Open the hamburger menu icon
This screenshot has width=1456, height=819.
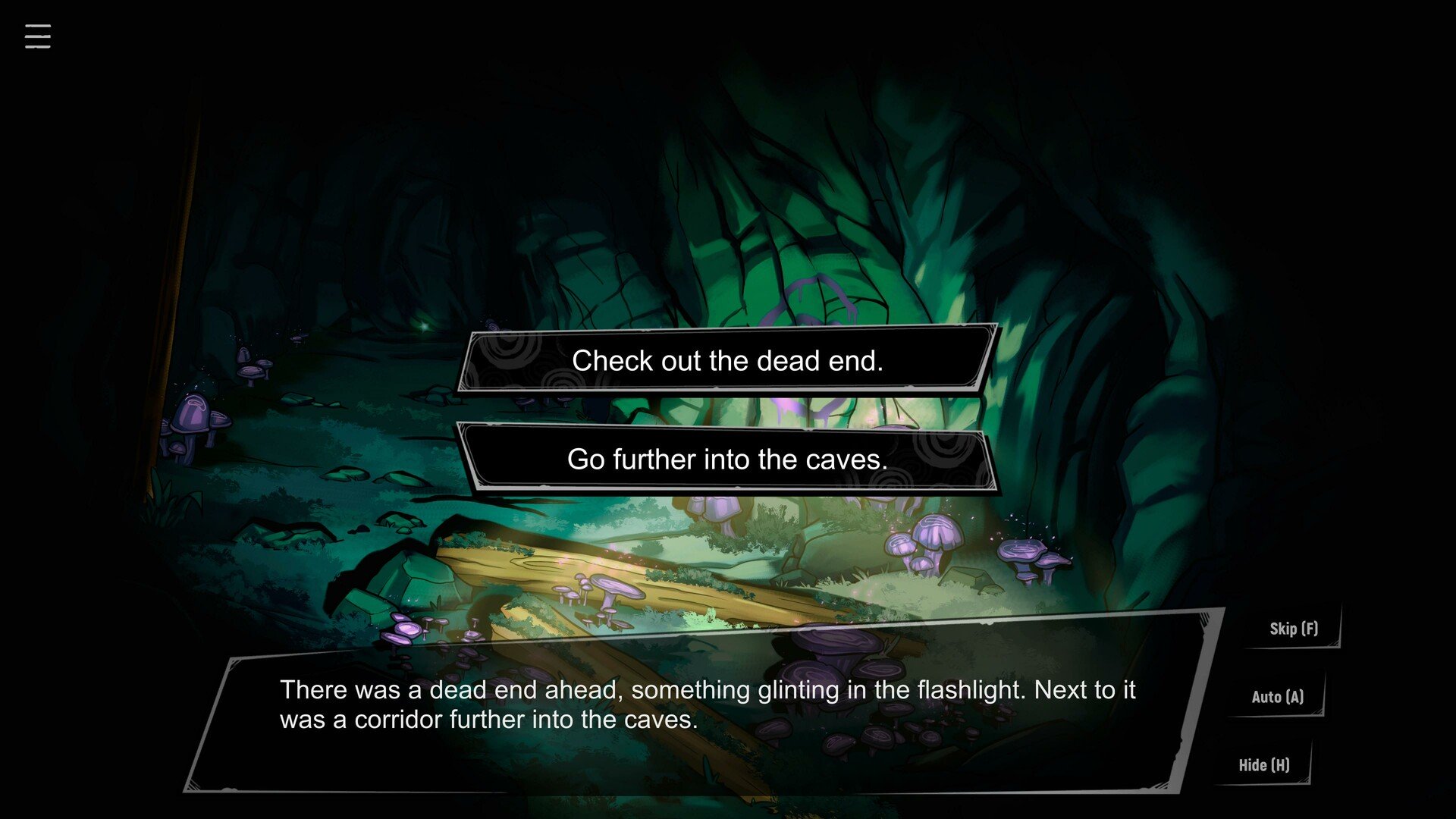[38, 36]
